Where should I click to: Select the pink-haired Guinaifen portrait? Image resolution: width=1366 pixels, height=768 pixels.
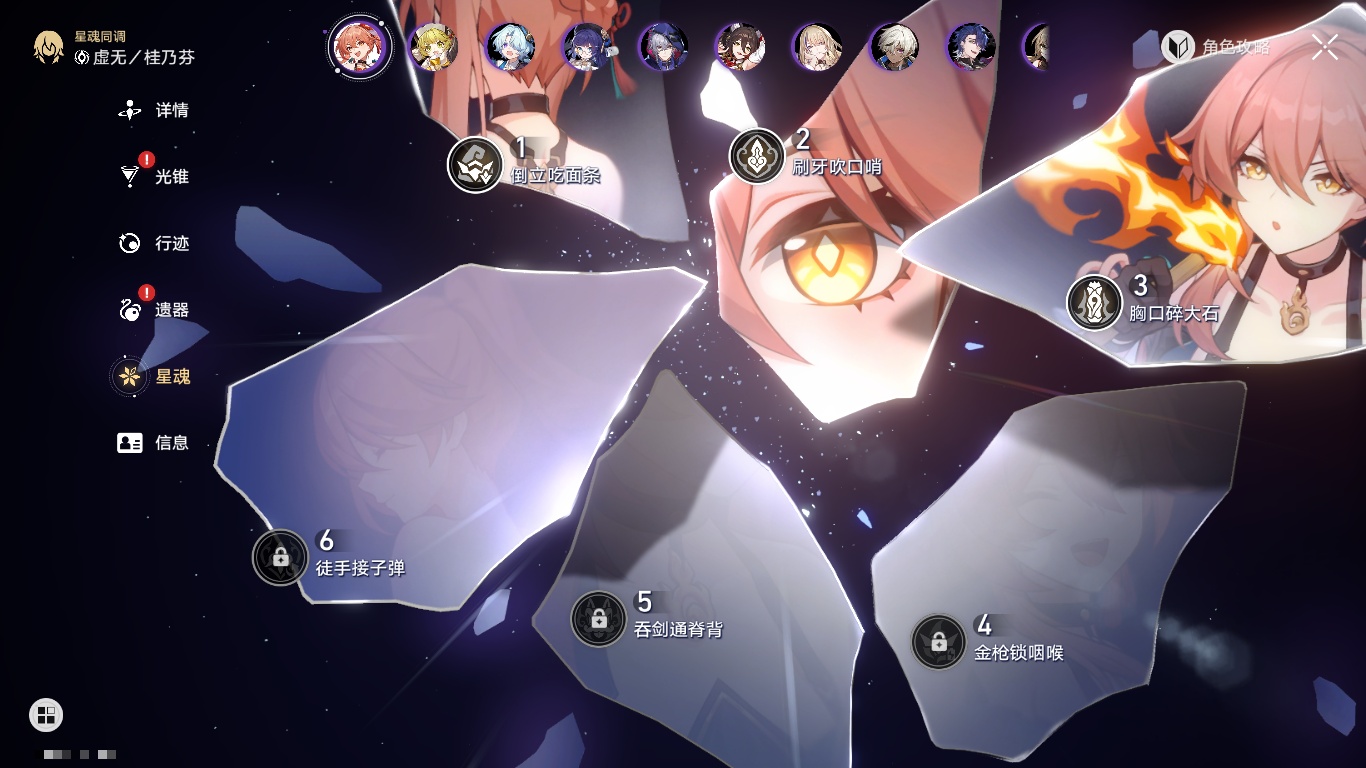coord(360,47)
